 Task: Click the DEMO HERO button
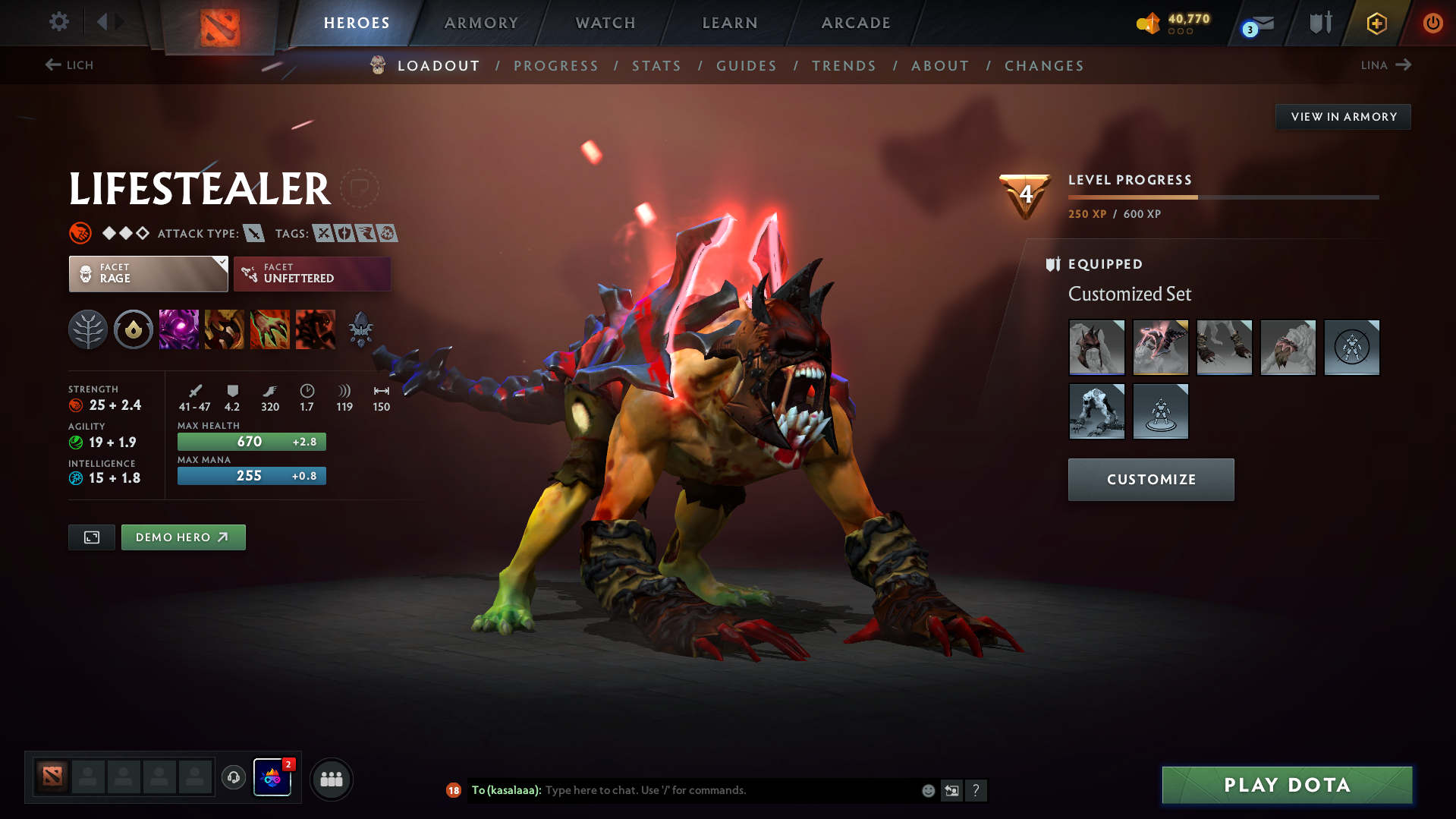click(x=183, y=537)
